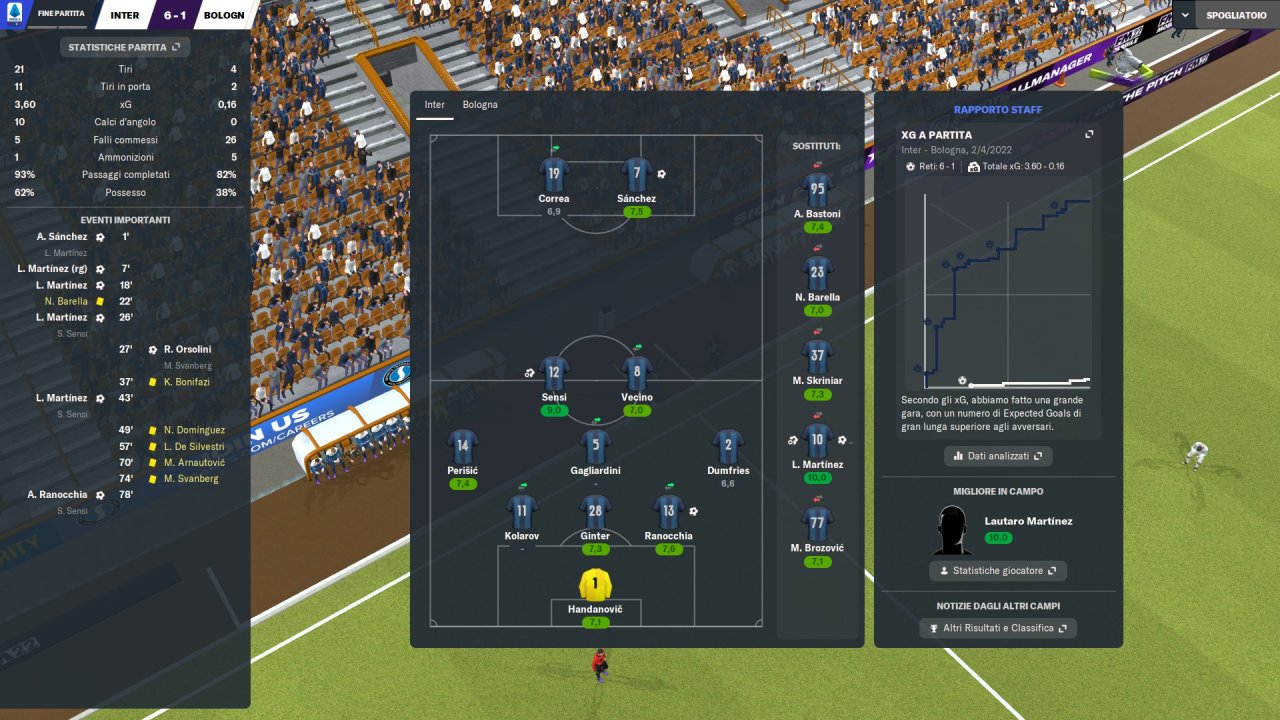This screenshot has width=1280, height=720.
Task: Select substitute A. Bastoni's number 95 shirt
Action: click(x=818, y=188)
